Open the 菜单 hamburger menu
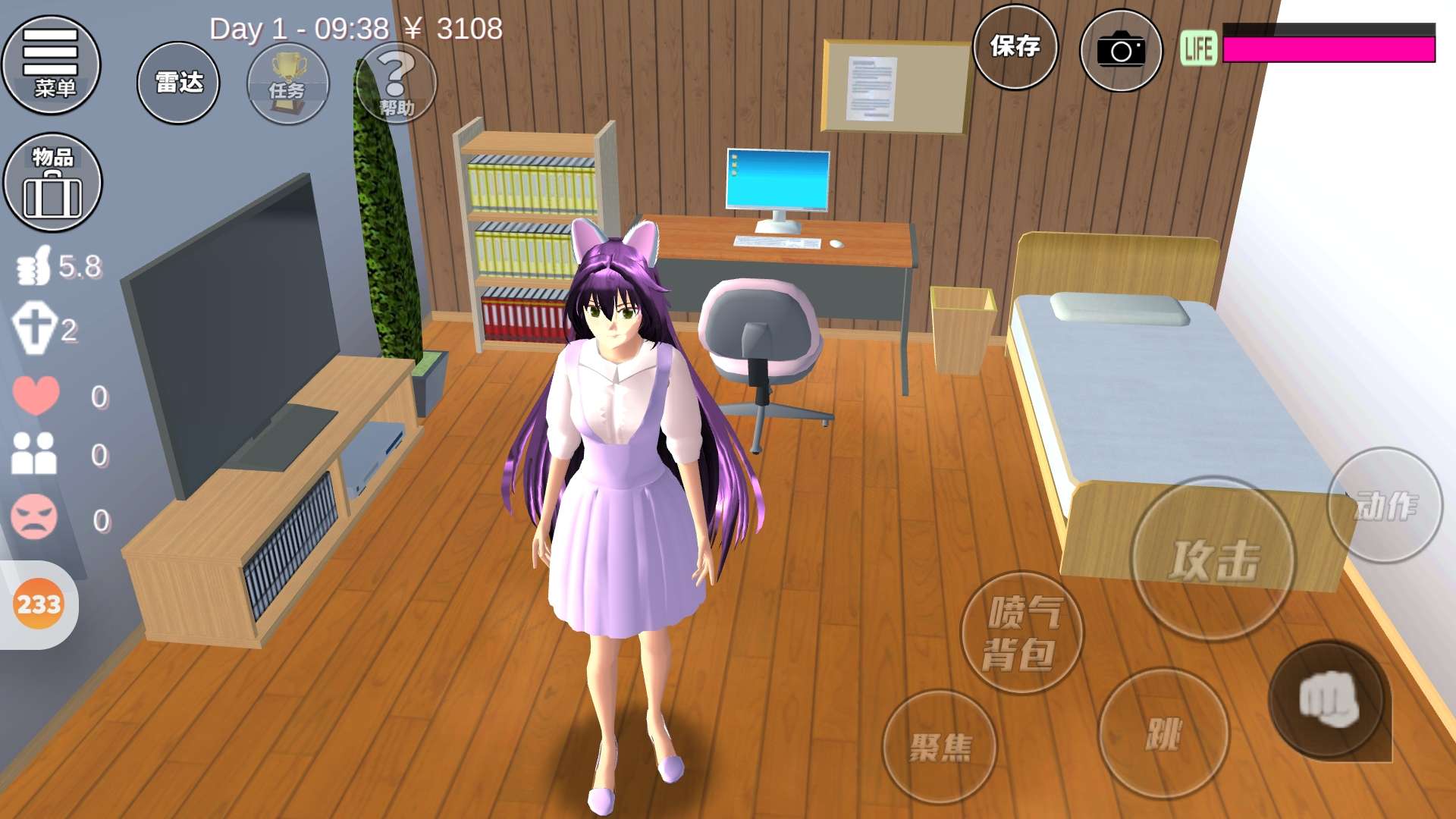The height and width of the screenshot is (819, 1456). [x=51, y=64]
